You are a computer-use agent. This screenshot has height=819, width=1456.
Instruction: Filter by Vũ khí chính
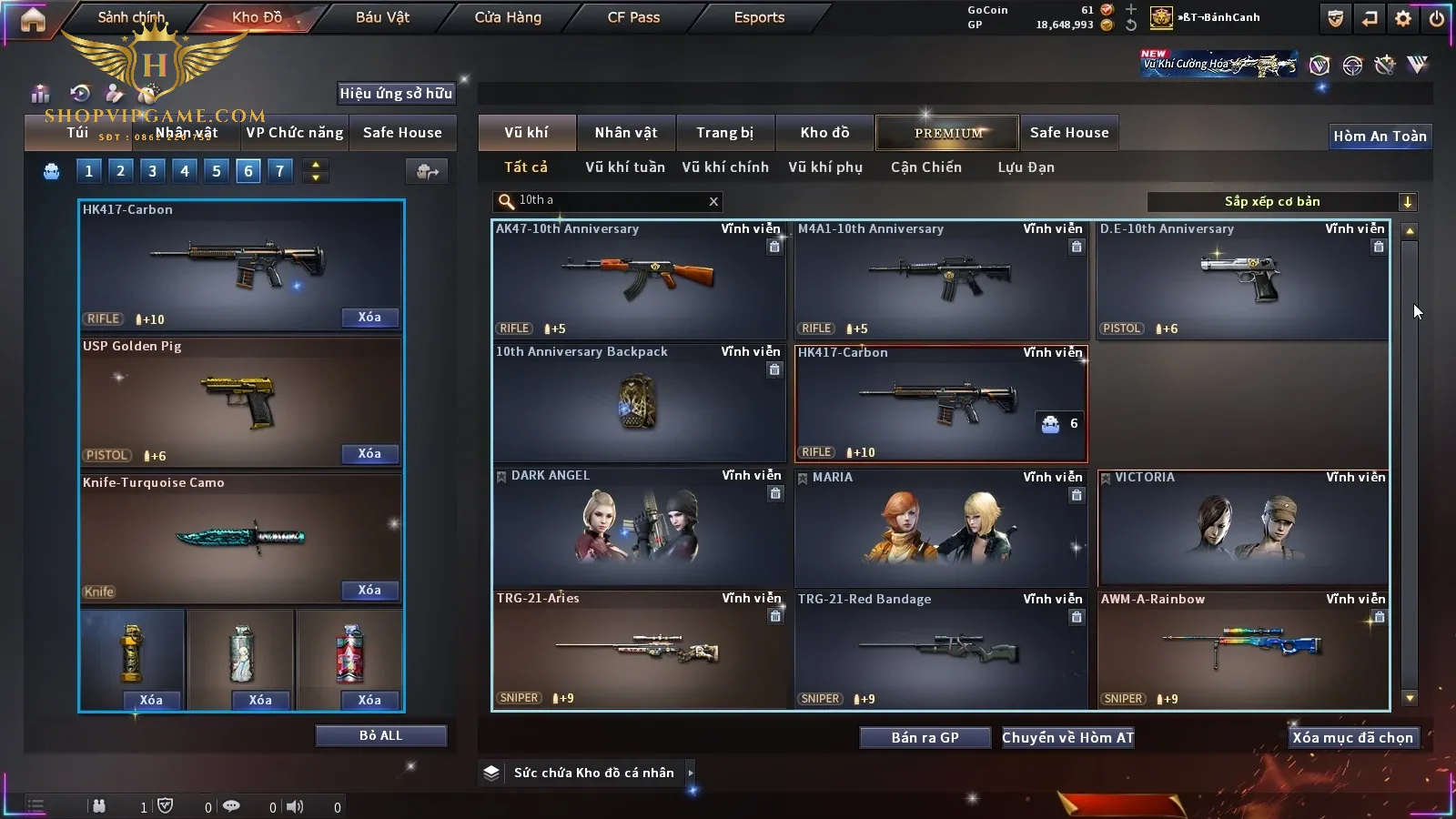coord(724,167)
